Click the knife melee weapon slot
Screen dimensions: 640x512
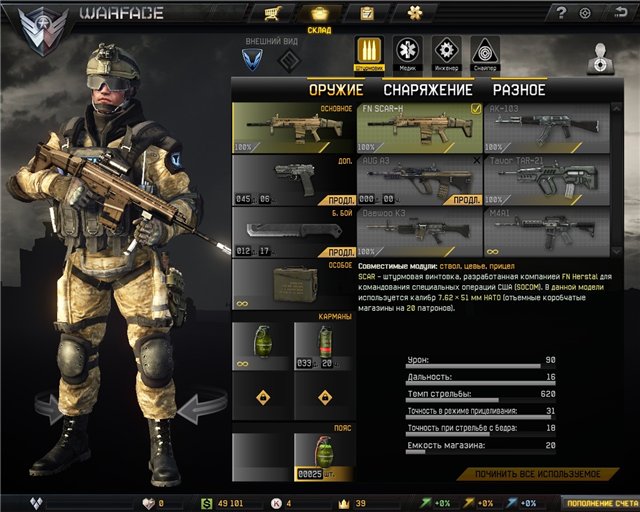click(x=293, y=234)
